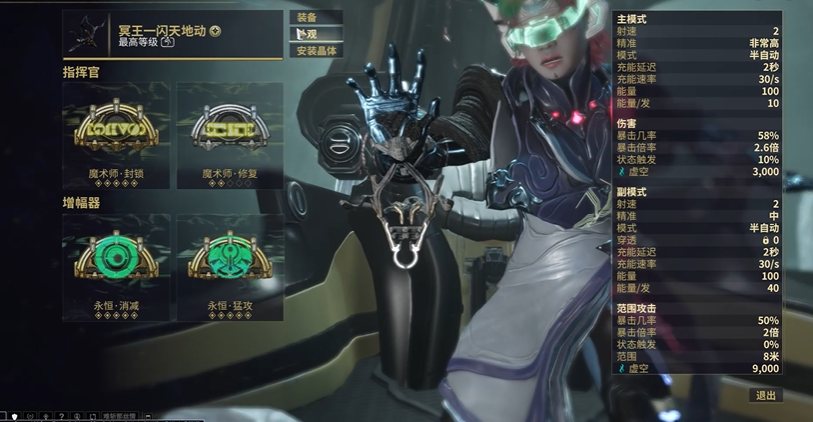The height and width of the screenshot is (422, 813).
Task: Click the 安装晶体 (Install Lens) button
Action: click(x=317, y=50)
